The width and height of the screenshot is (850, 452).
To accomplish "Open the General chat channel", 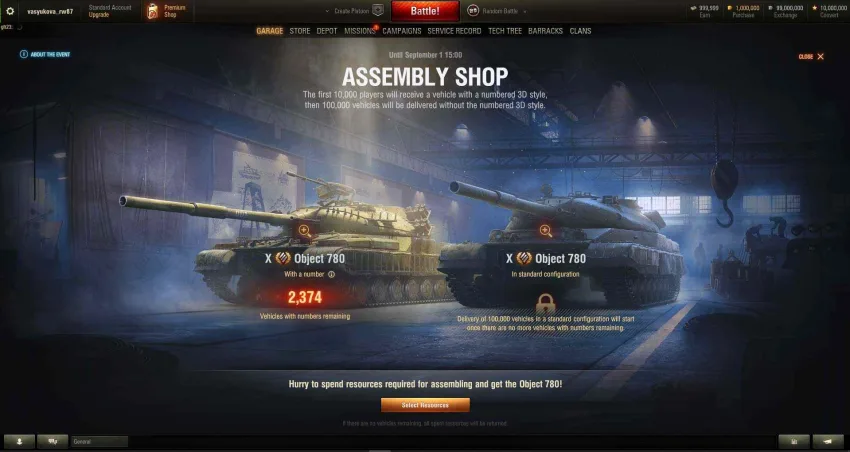I will click(x=98, y=441).
